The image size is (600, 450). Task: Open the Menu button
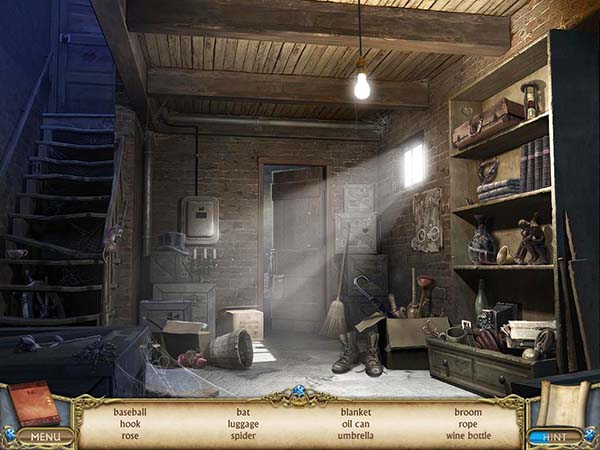[44, 436]
